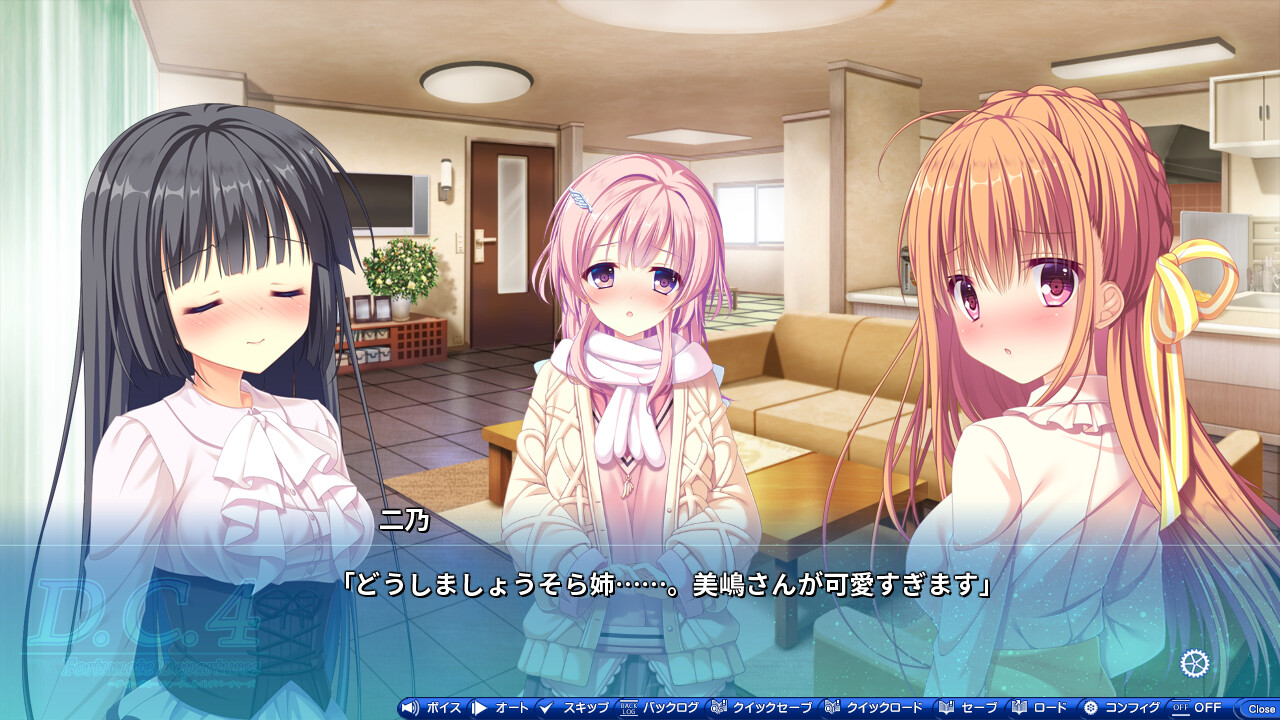Mute voice using the speaker icon
1280x720 pixels.
(411, 707)
